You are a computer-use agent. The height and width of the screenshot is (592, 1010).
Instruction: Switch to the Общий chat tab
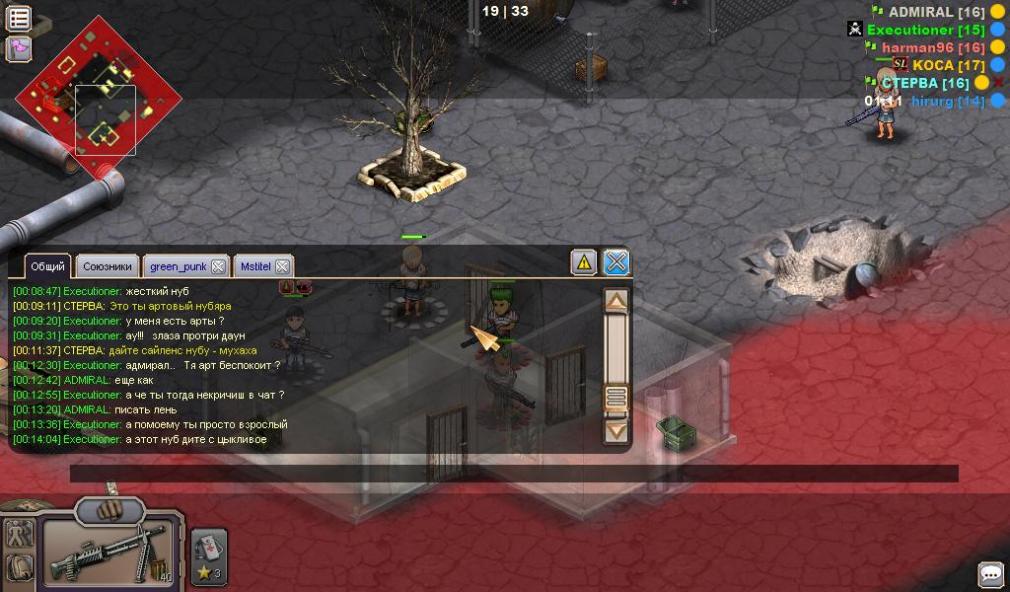click(47, 266)
